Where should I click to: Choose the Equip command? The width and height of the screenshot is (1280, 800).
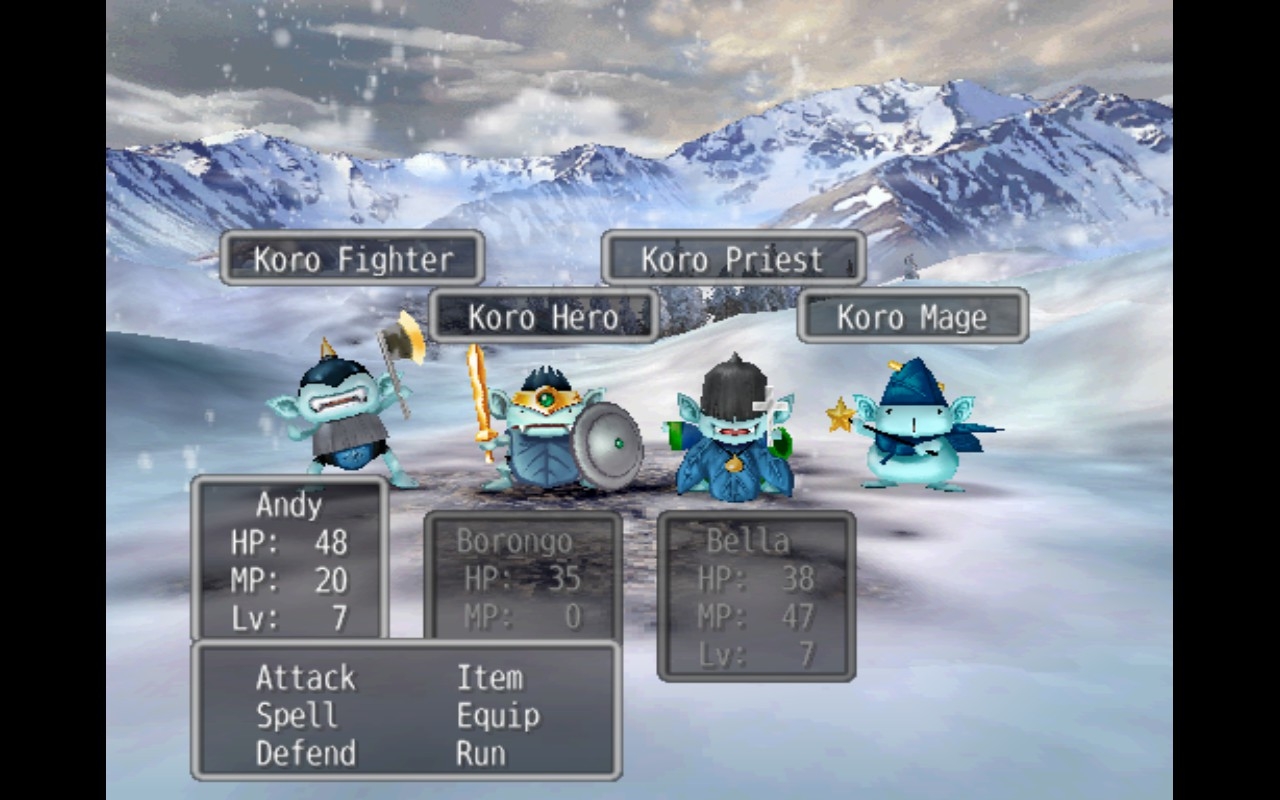tap(498, 716)
